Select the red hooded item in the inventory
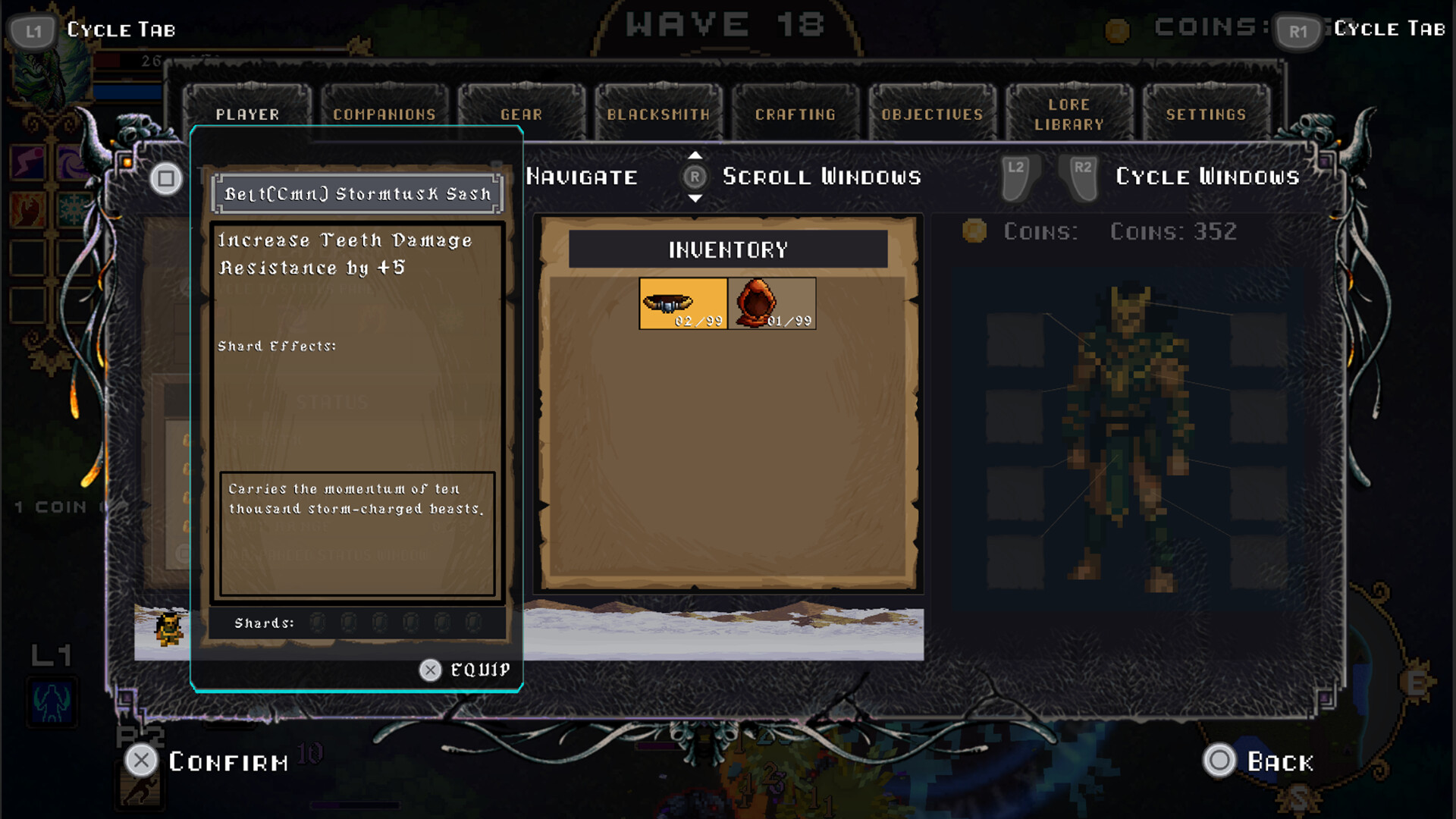Screen dimensions: 1456x819 (770, 302)
